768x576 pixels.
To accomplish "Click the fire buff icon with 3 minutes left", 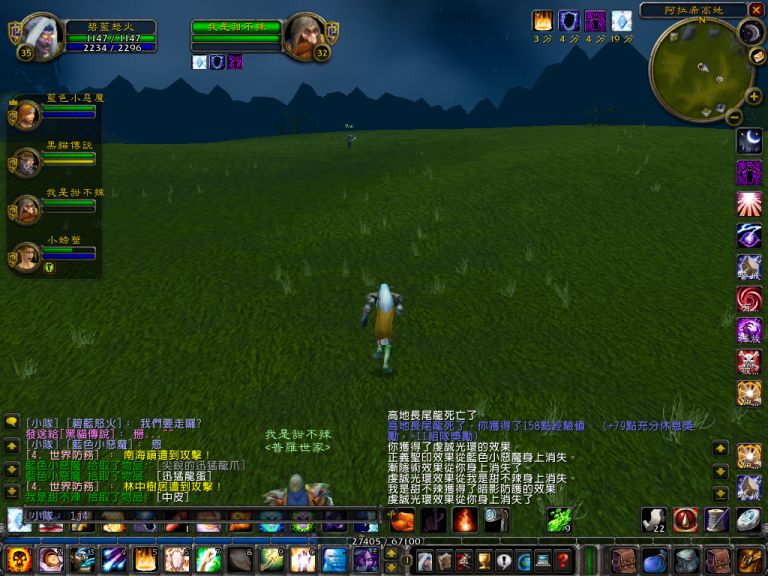I will 543,21.
